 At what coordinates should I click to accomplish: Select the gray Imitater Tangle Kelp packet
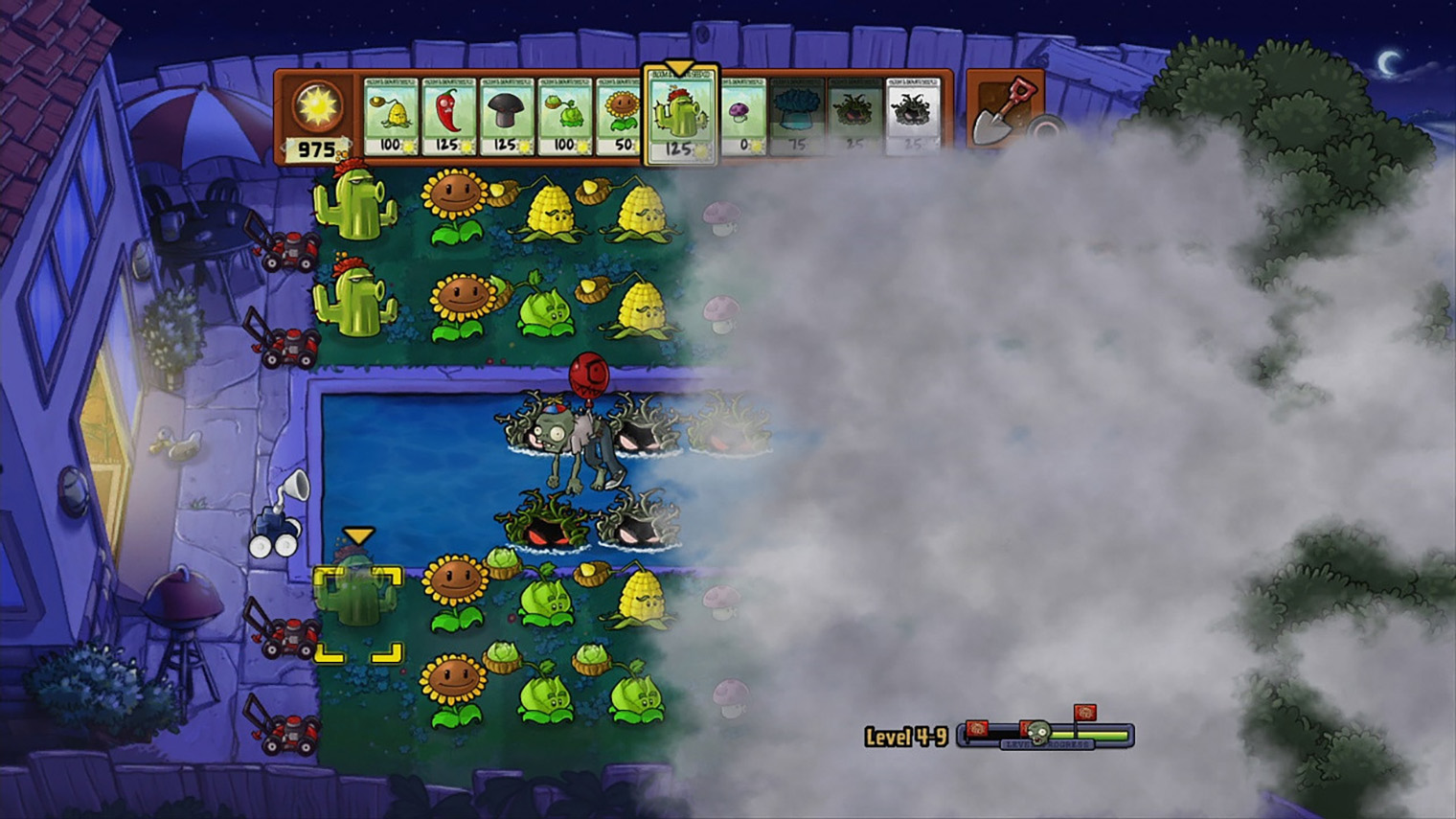coord(912,117)
